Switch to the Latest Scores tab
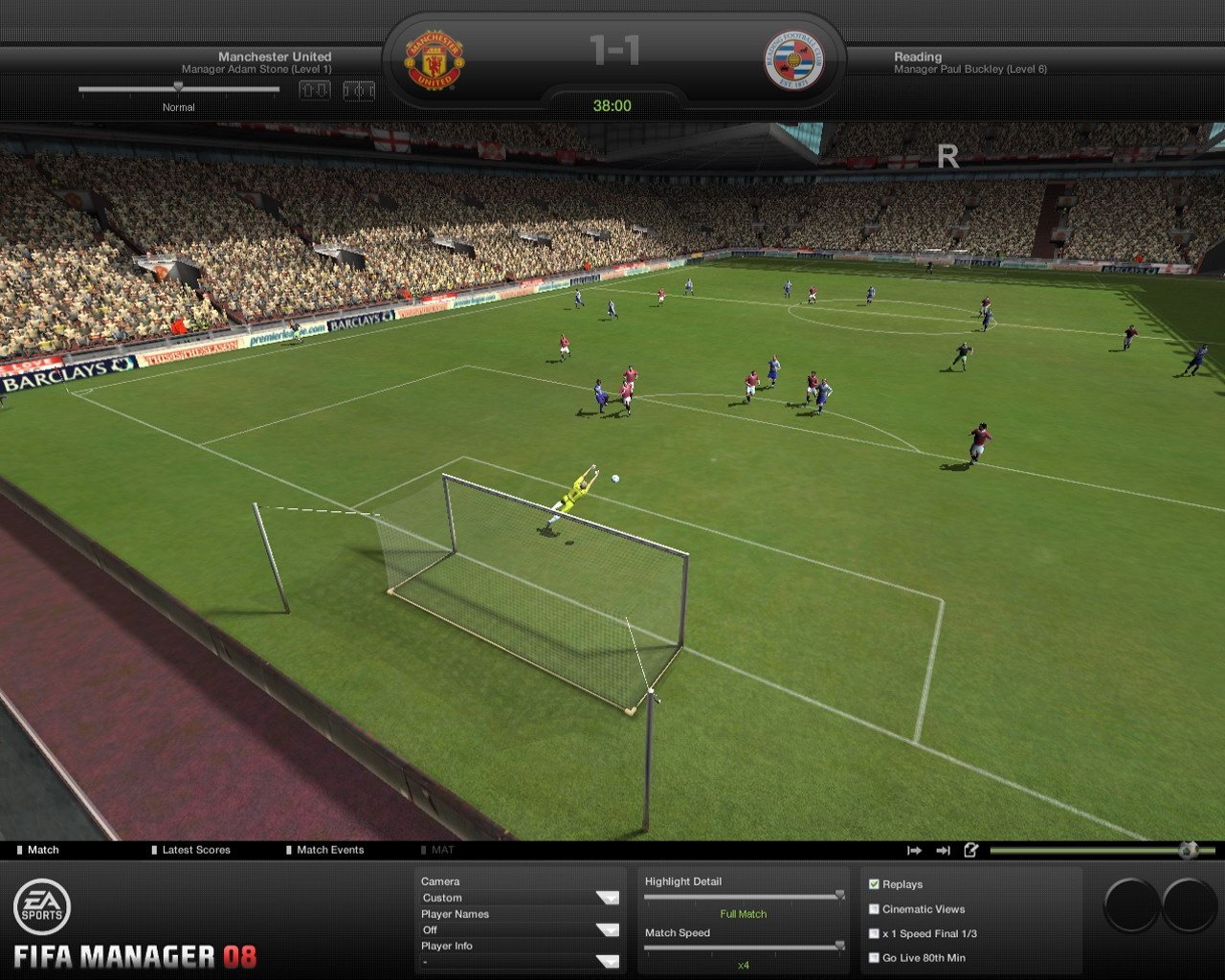 (194, 849)
